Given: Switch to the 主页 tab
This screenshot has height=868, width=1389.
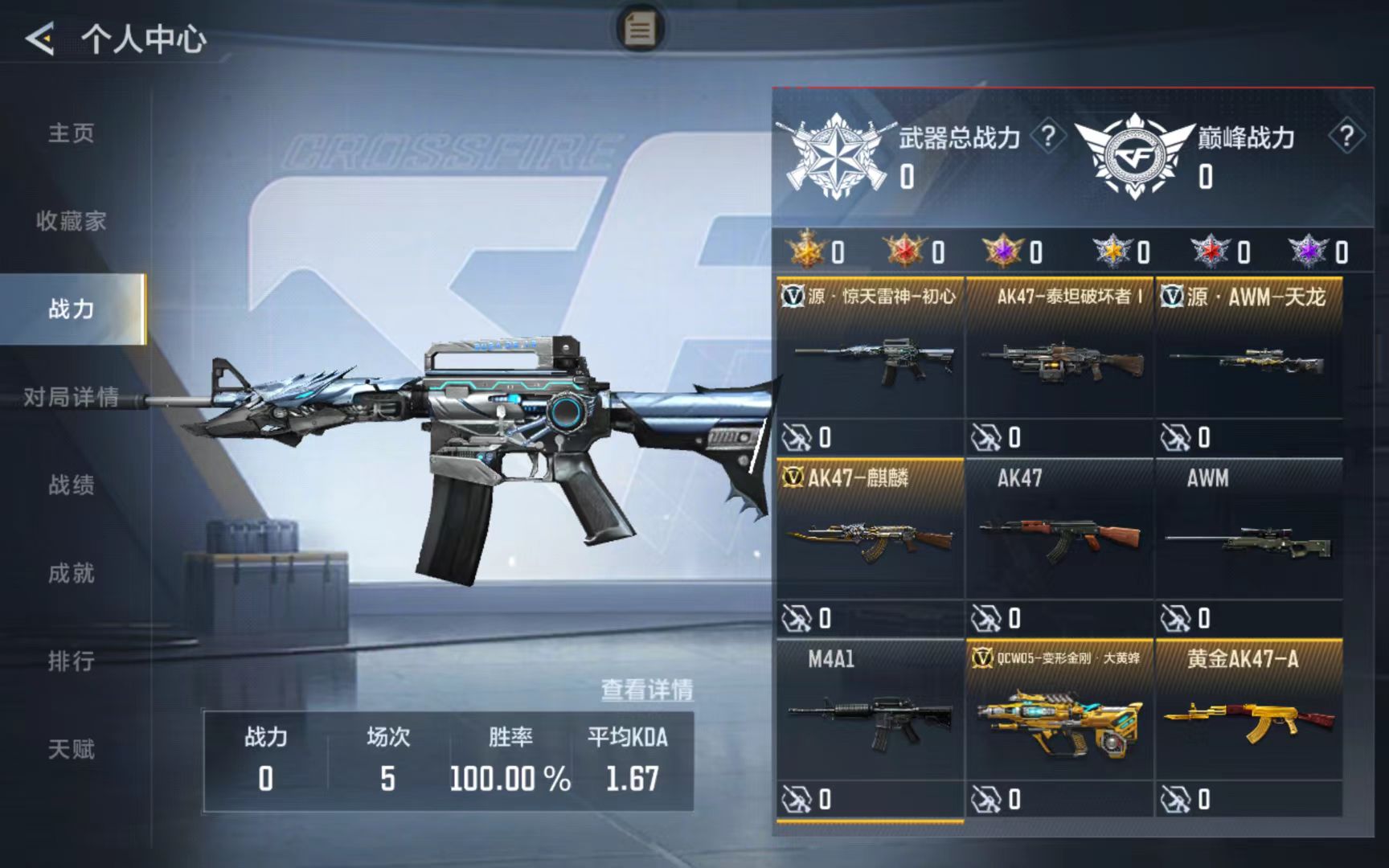Looking at the screenshot, I should pyautogui.click(x=72, y=133).
